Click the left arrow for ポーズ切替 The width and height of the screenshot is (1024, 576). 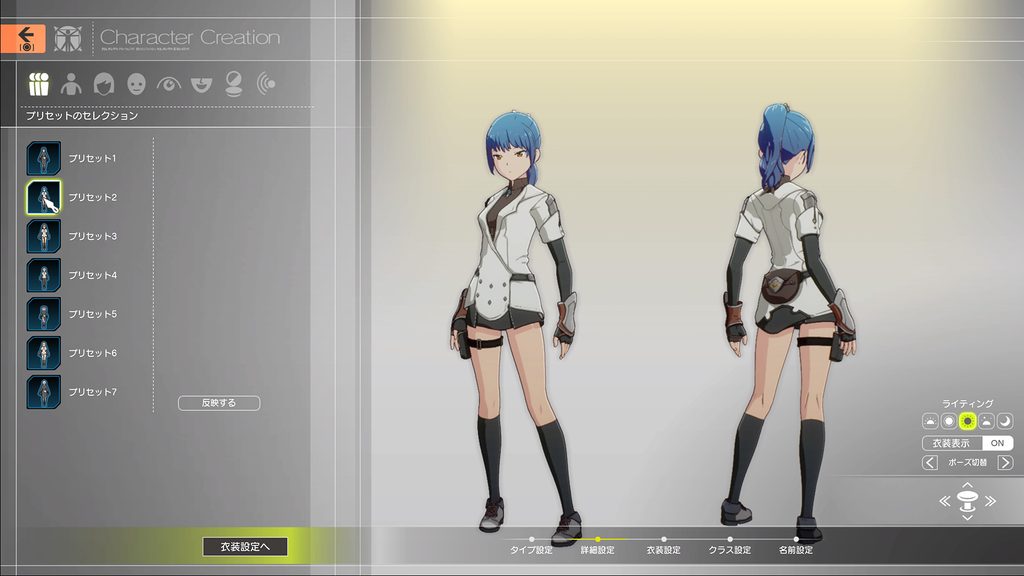click(930, 463)
